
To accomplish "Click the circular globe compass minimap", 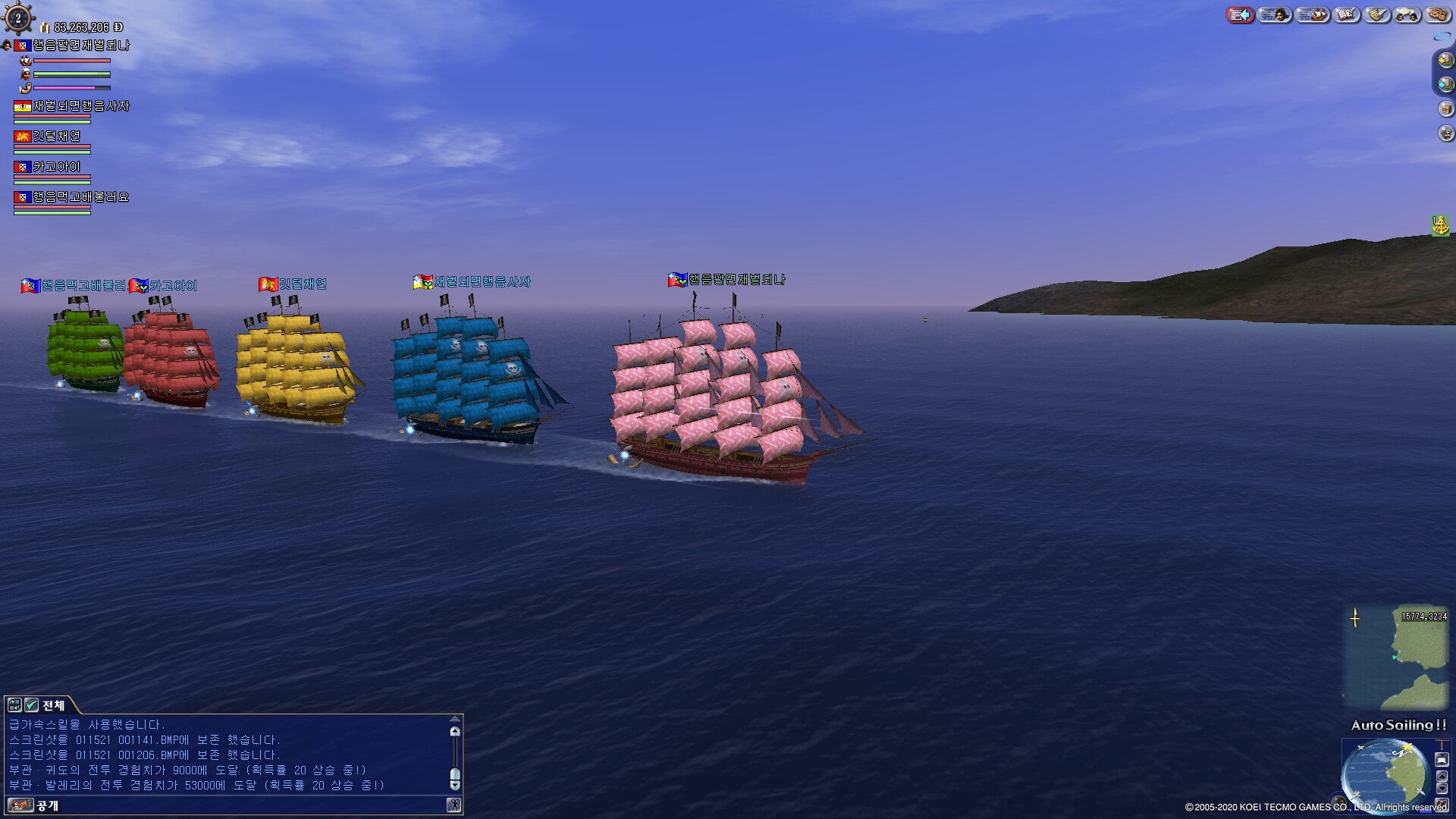I will [x=1384, y=773].
